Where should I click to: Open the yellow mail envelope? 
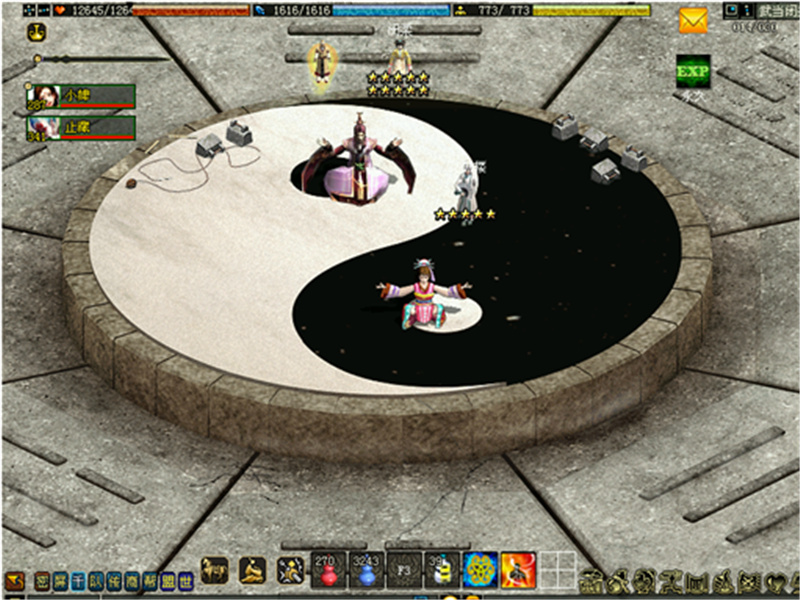point(693,20)
